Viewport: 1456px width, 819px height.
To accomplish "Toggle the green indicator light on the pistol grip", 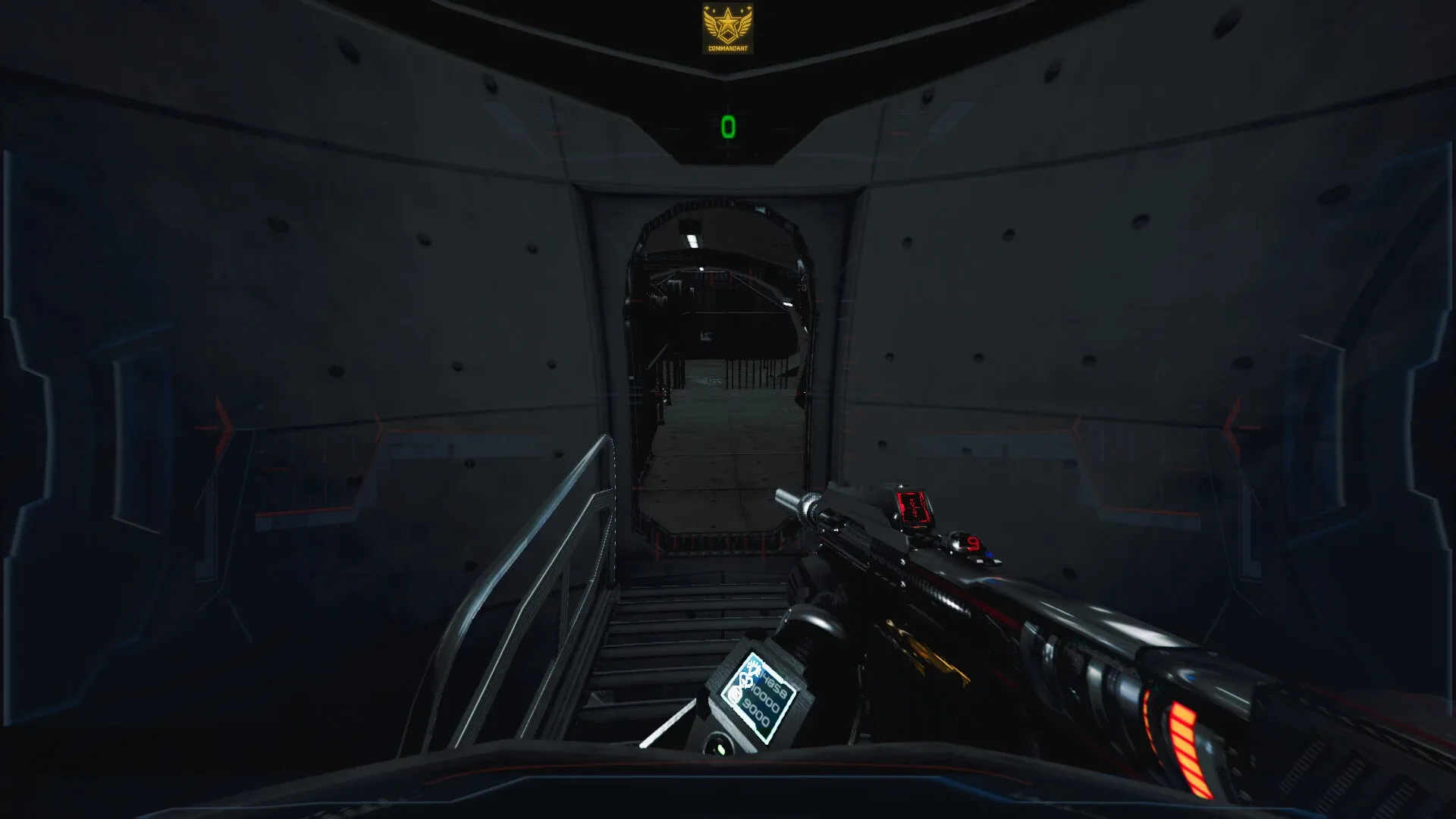I will [x=720, y=748].
